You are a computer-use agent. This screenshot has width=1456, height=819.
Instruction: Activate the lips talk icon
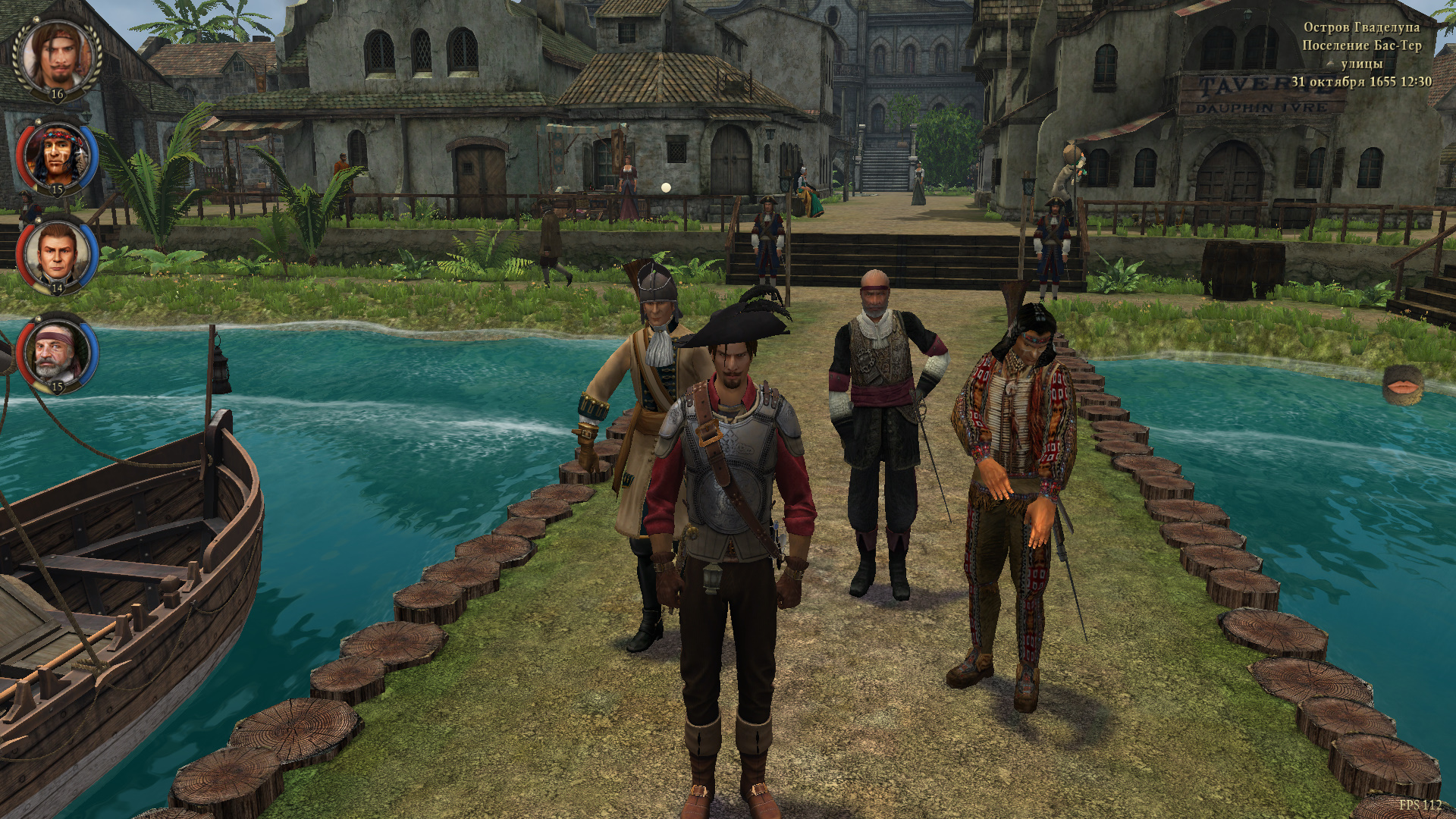coord(1401,387)
